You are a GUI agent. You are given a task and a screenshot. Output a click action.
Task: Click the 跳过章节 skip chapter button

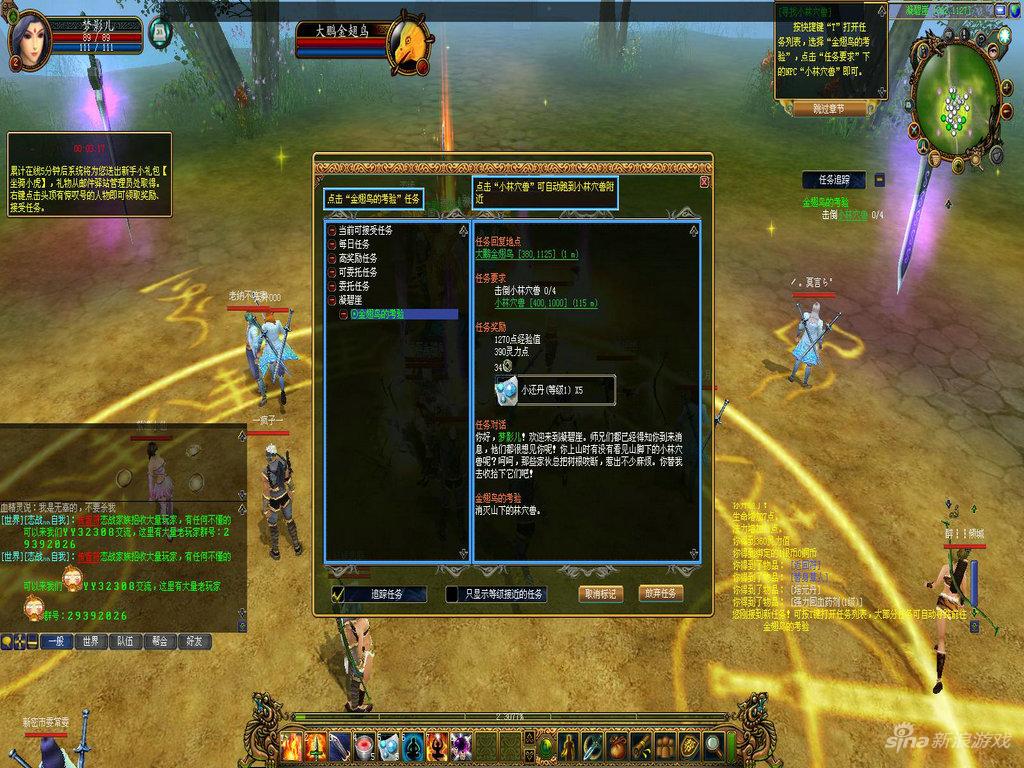coord(828,108)
